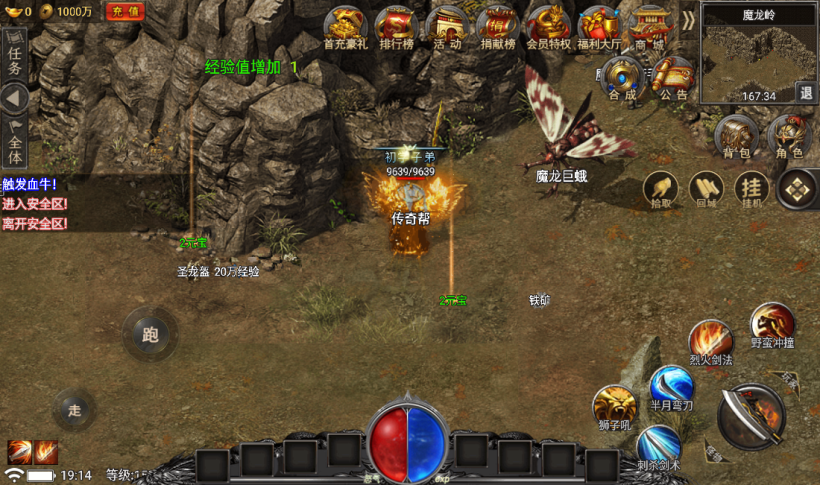The width and height of the screenshot is (820, 485).
Task: Open 会员特权 VIP privileges
Action: 548,25
